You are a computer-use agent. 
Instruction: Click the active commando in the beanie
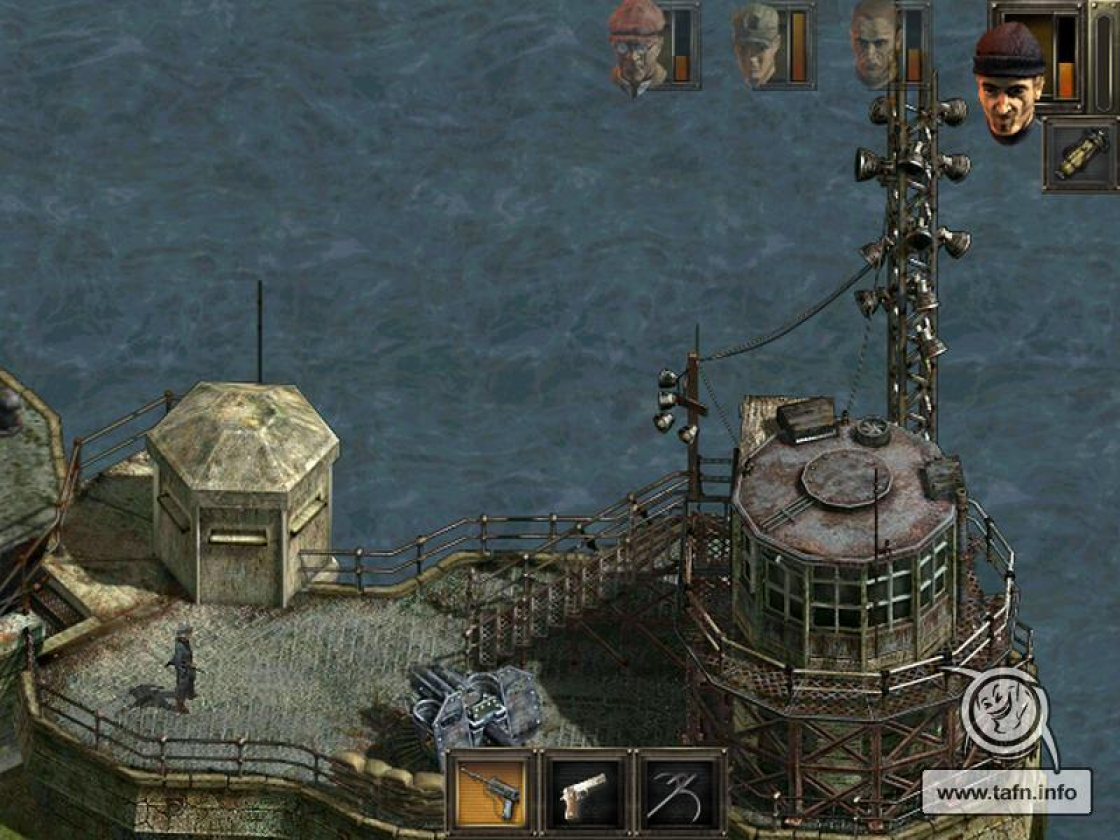[x=1009, y=80]
